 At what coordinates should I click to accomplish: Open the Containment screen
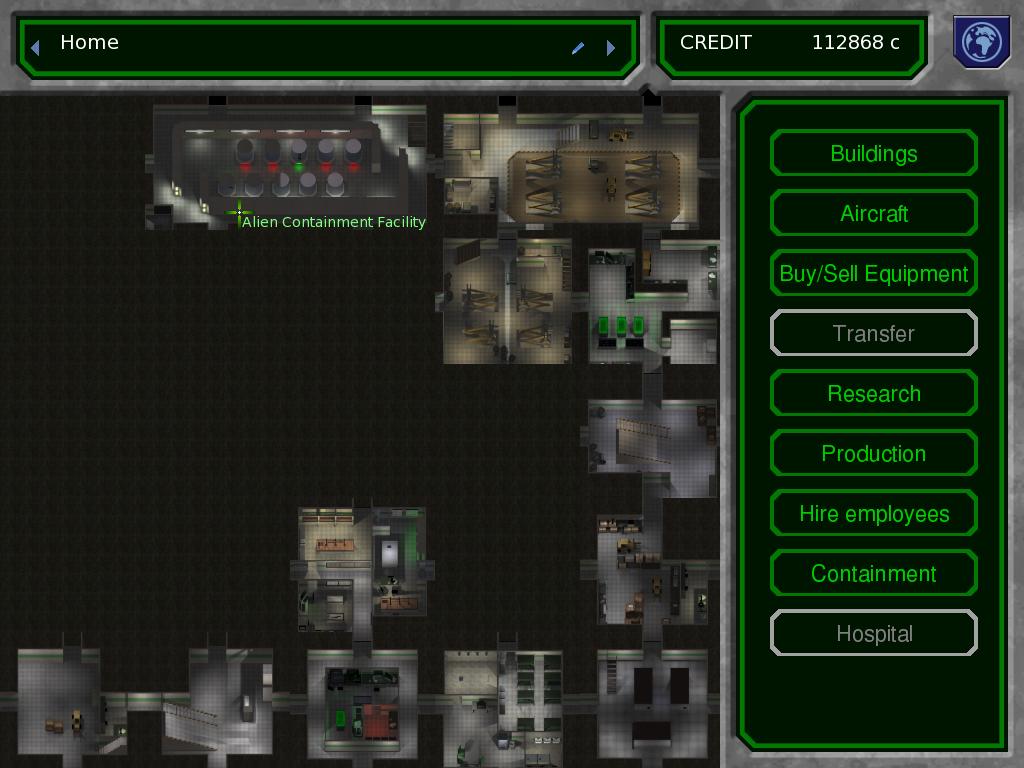click(x=873, y=574)
